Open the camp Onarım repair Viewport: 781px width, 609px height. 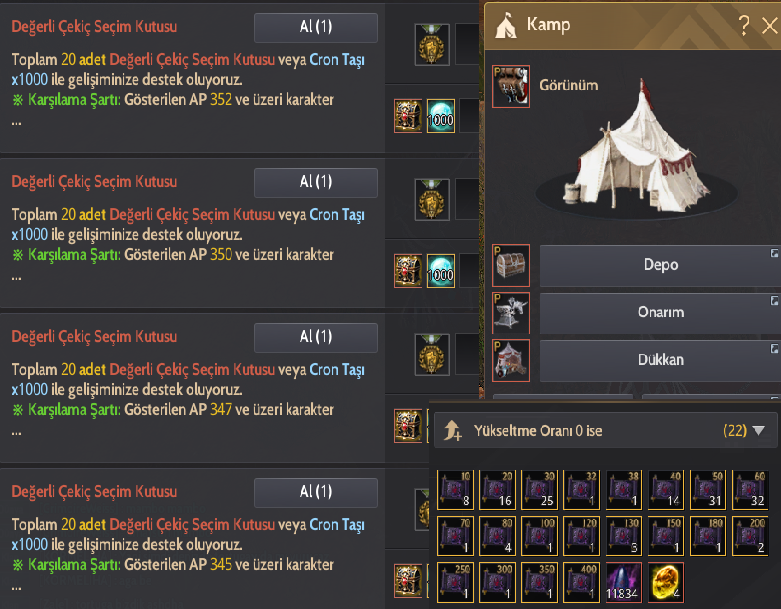point(660,313)
